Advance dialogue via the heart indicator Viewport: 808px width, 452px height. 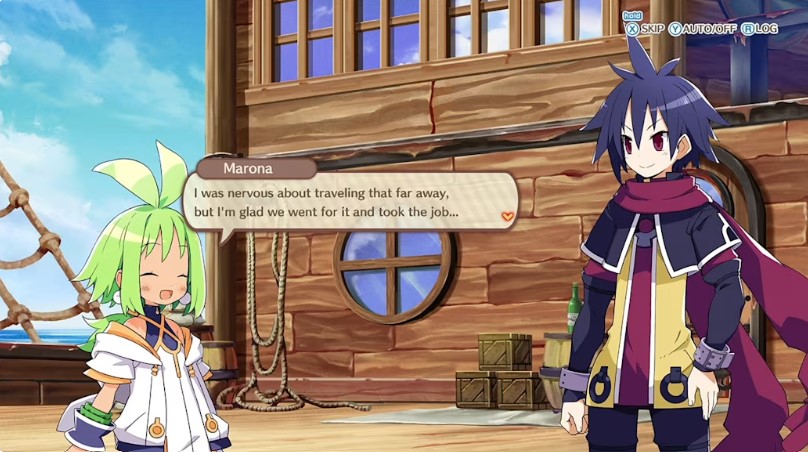[508, 215]
